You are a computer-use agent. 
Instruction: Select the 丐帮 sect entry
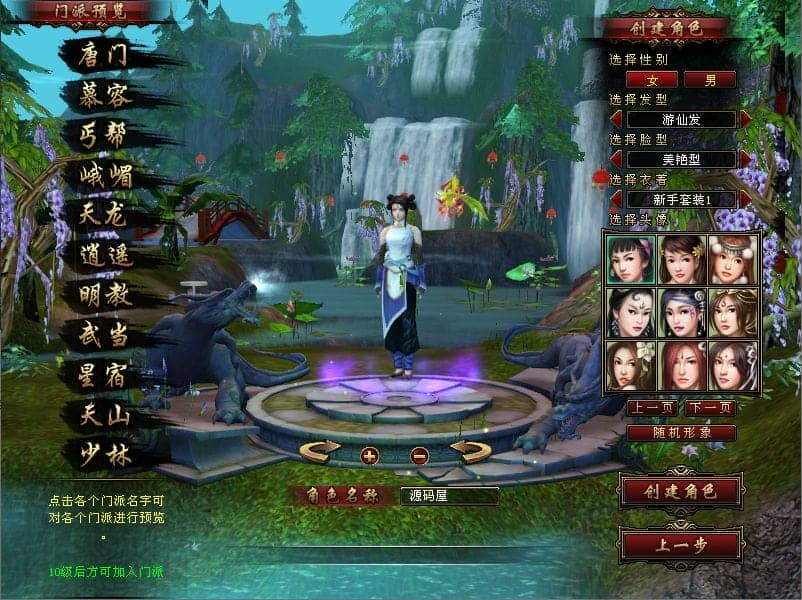pyautogui.click(x=104, y=134)
